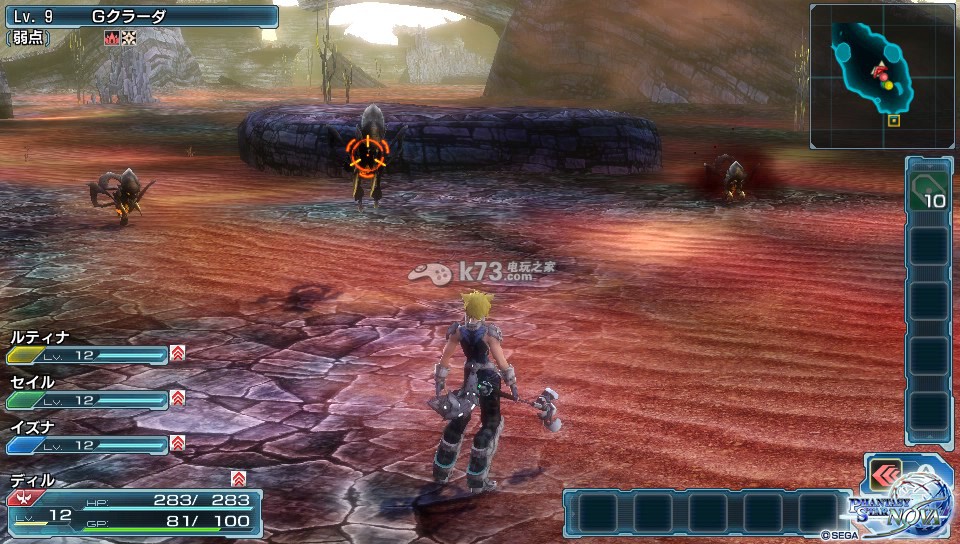
Task: Click the red buff arrow beside ルティナ
Action: click(x=177, y=353)
